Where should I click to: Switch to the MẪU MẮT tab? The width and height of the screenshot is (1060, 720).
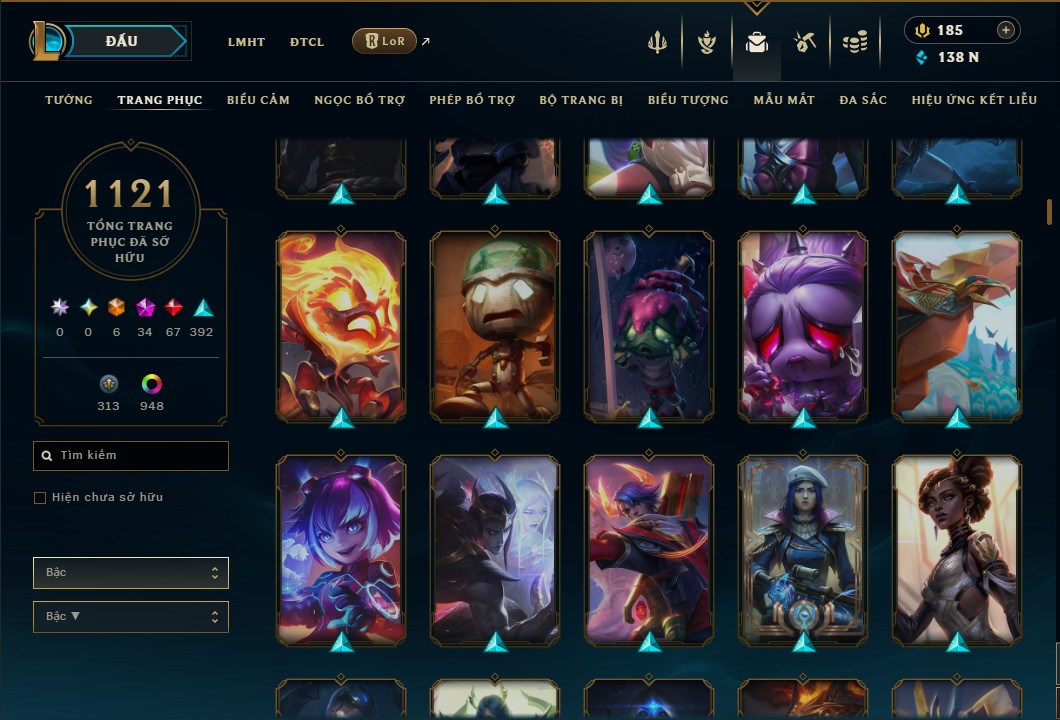[x=784, y=100]
